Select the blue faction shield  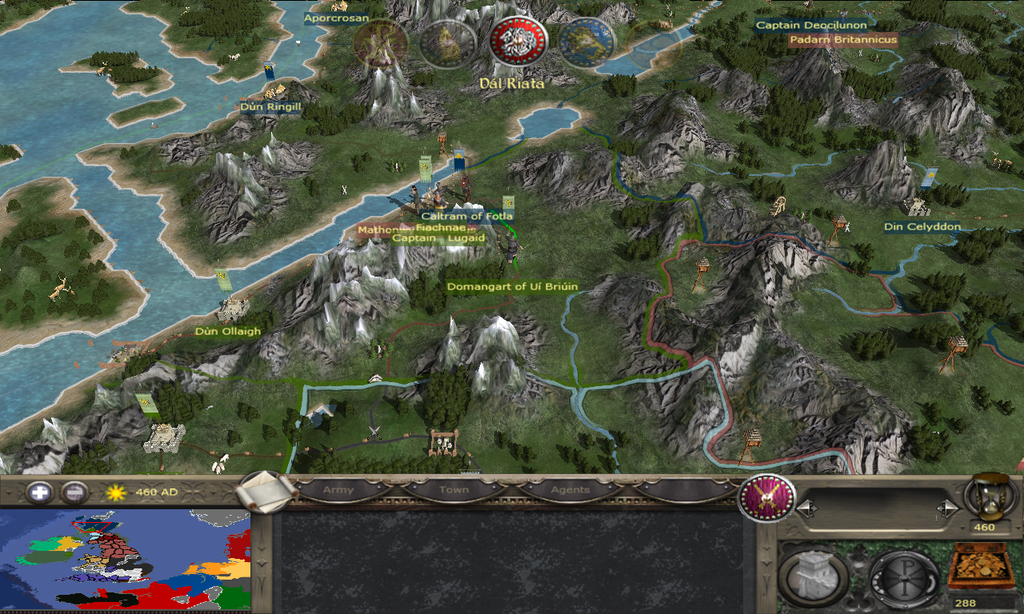pos(586,40)
